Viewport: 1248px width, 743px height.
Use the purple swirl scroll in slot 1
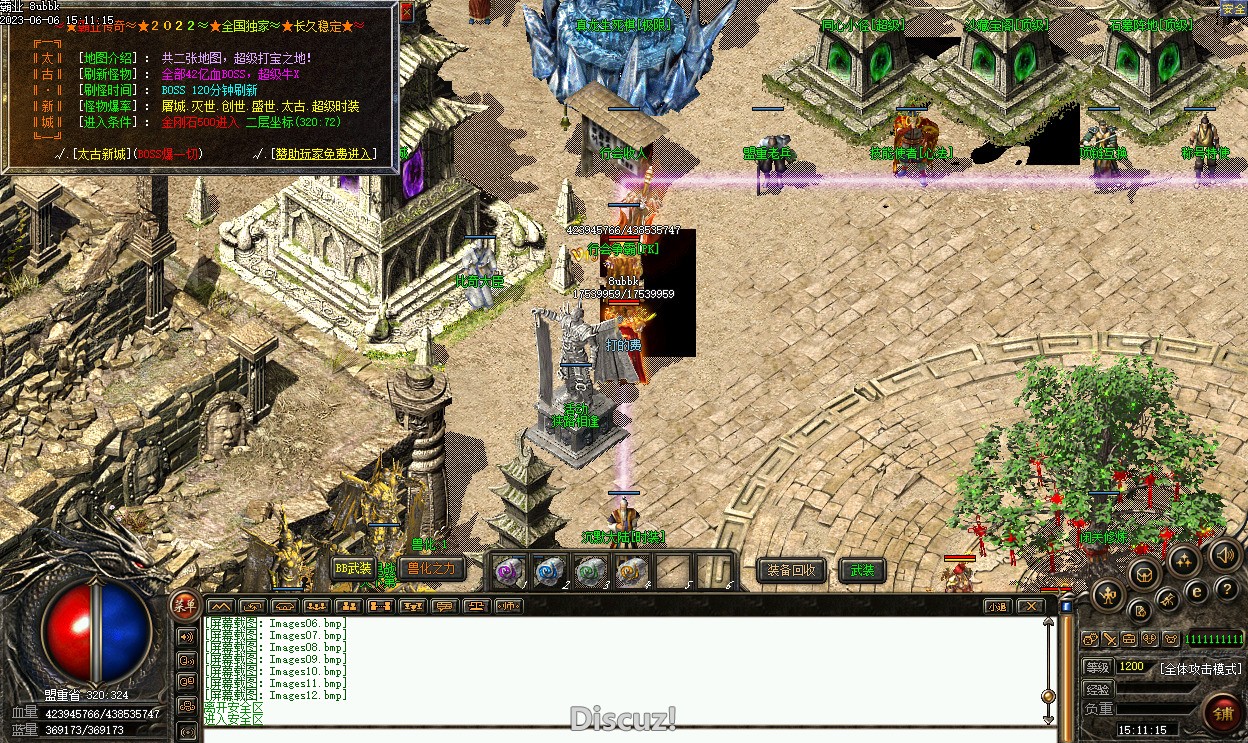tap(510, 572)
